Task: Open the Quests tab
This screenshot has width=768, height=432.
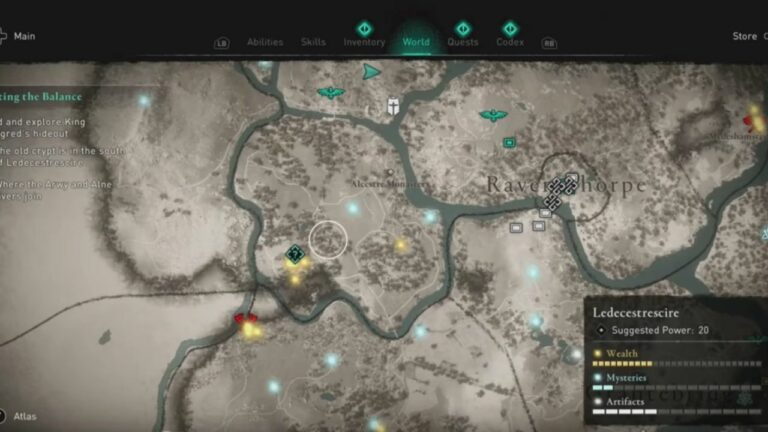Action: pyautogui.click(x=462, y=42)
